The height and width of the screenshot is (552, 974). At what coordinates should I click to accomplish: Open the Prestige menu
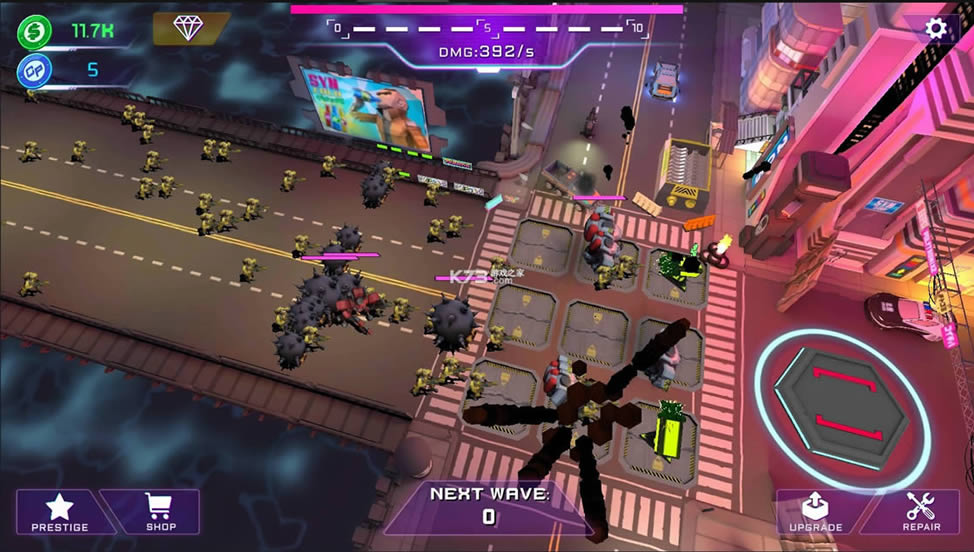[x=60, y=511]
